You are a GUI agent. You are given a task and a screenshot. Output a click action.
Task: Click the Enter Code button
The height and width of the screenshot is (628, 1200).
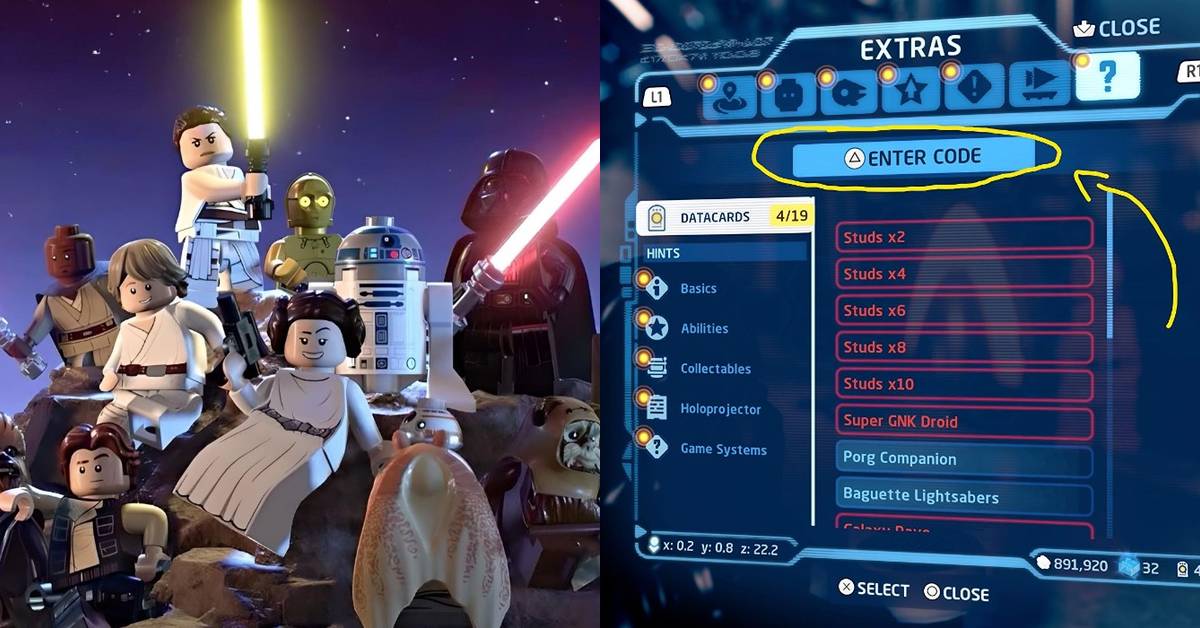pos(913,158)
